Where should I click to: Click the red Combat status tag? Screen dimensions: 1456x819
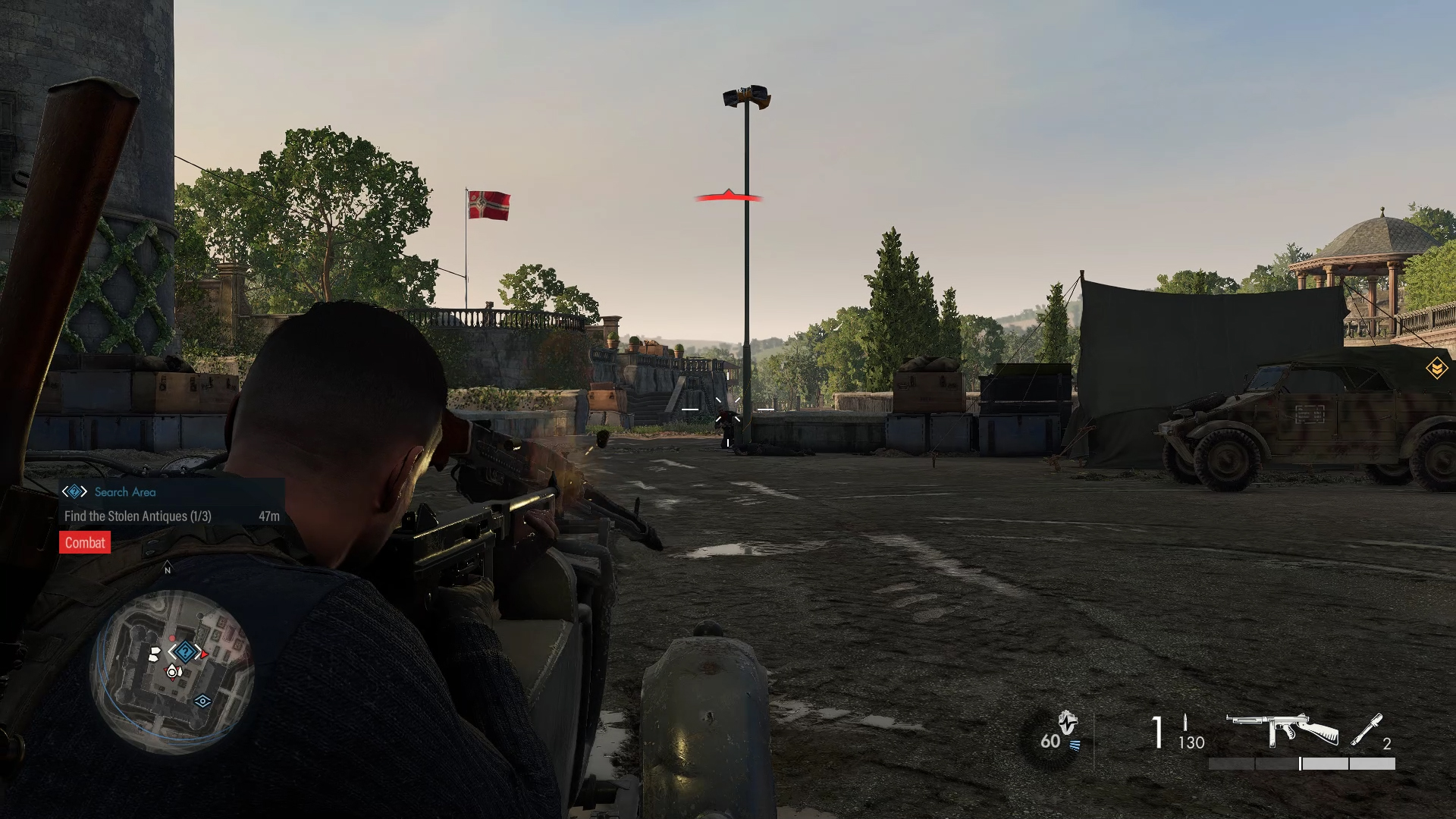click(x=85, y=543)
